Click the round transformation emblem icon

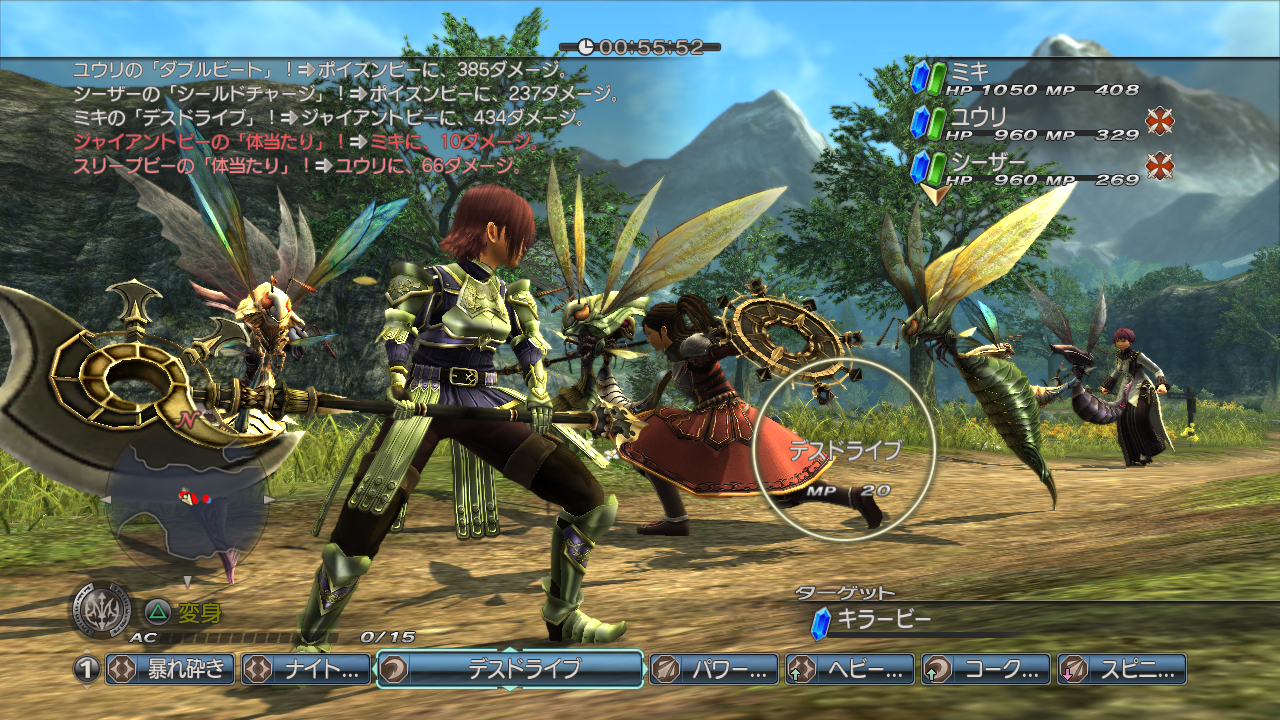point(101,609)
